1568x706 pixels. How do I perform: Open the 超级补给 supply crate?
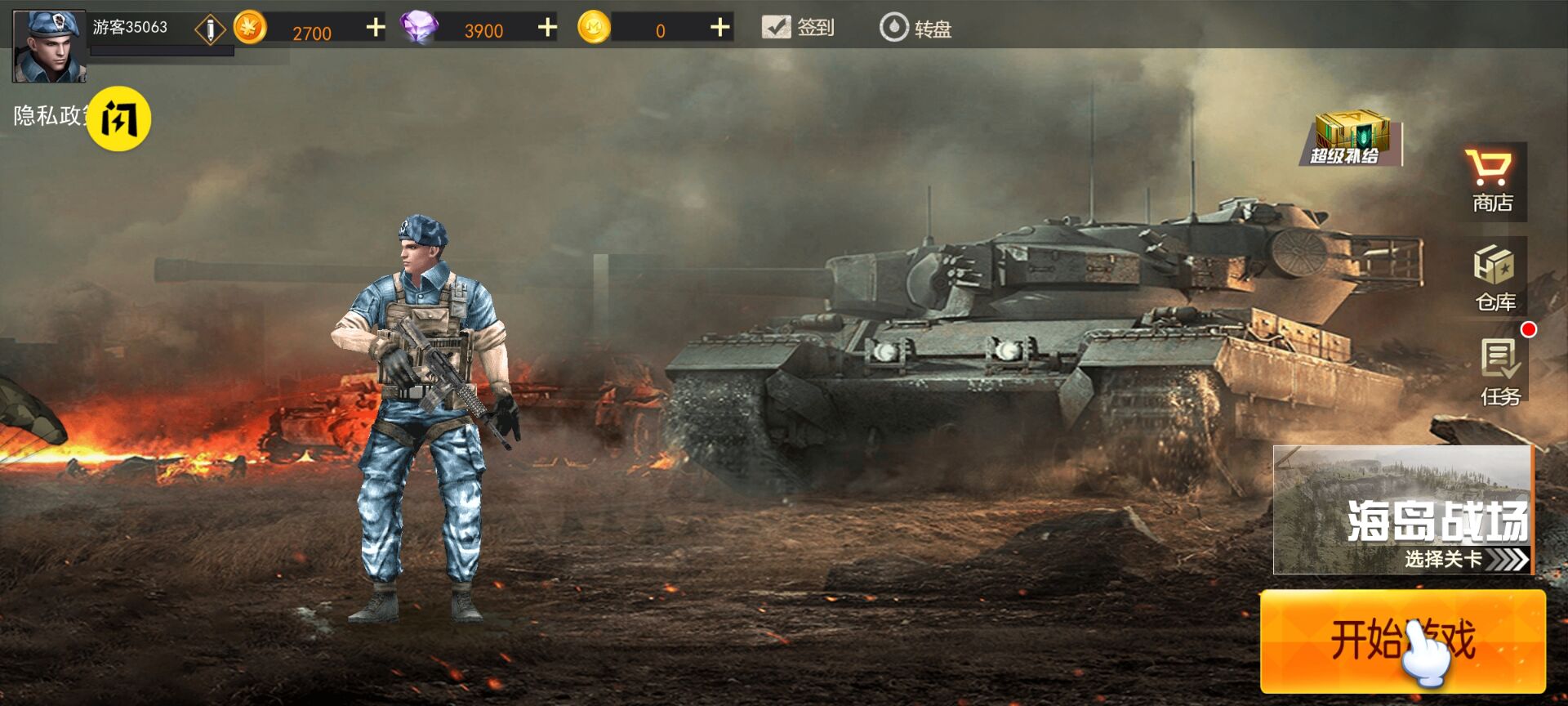pyautogui.click(x=1349, y=137)
